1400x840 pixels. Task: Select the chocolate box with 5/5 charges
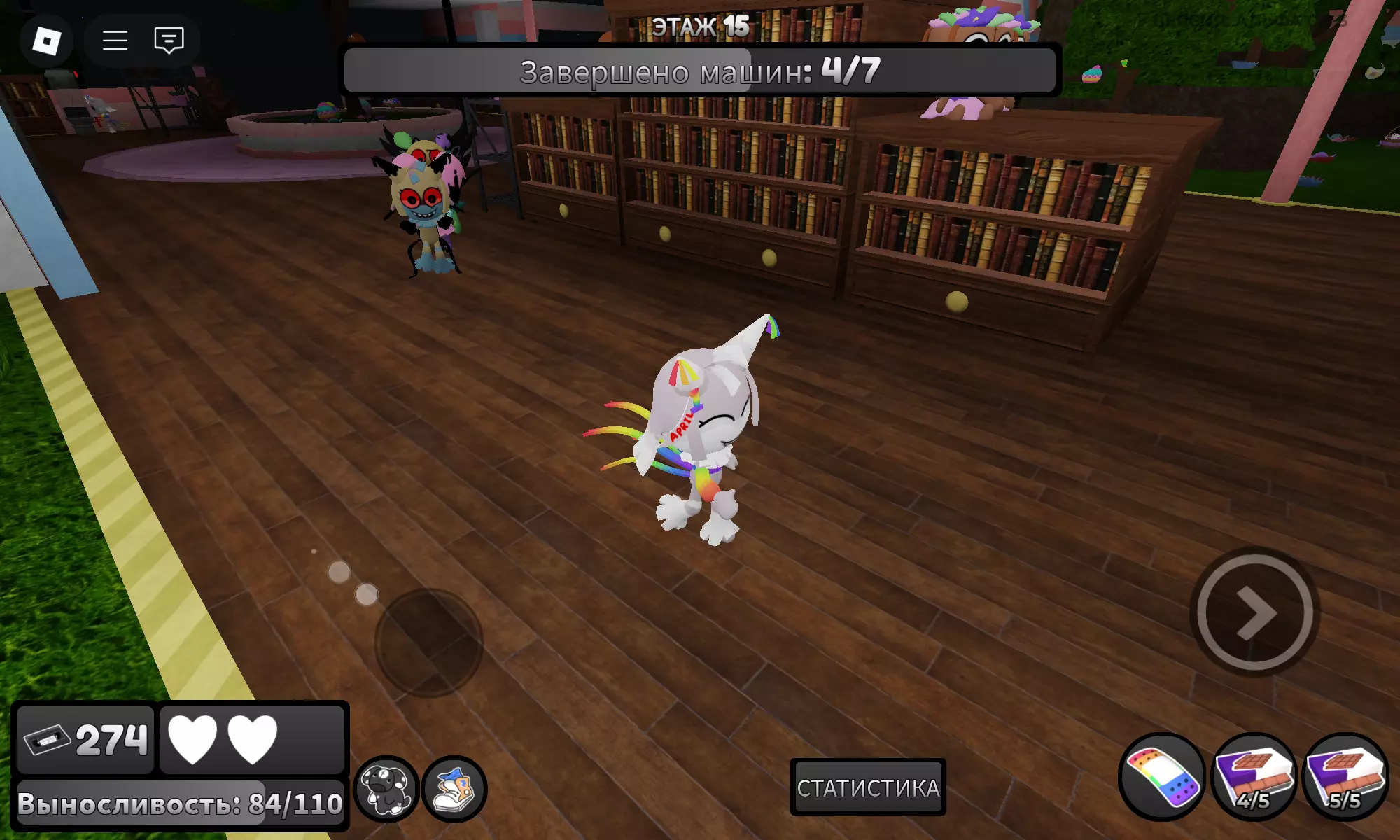click(x=1345, y=777)
